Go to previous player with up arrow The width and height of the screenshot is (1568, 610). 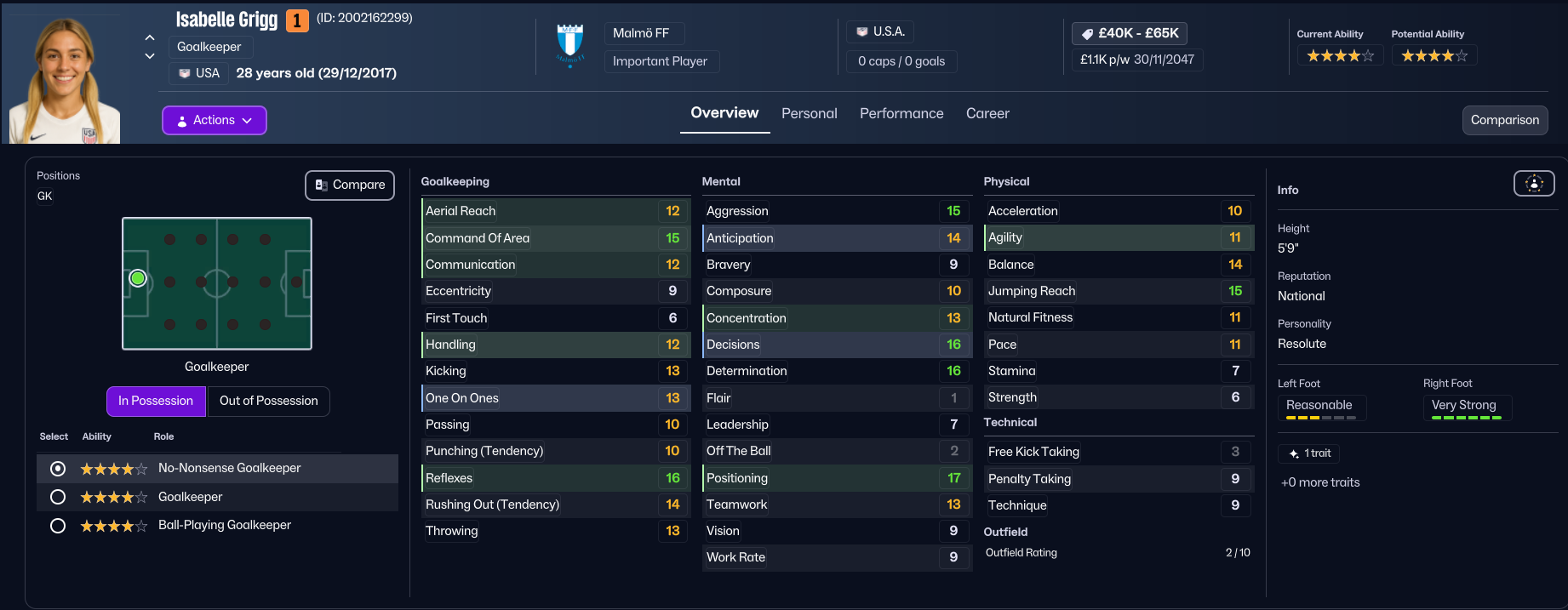[x=150, y=37]
